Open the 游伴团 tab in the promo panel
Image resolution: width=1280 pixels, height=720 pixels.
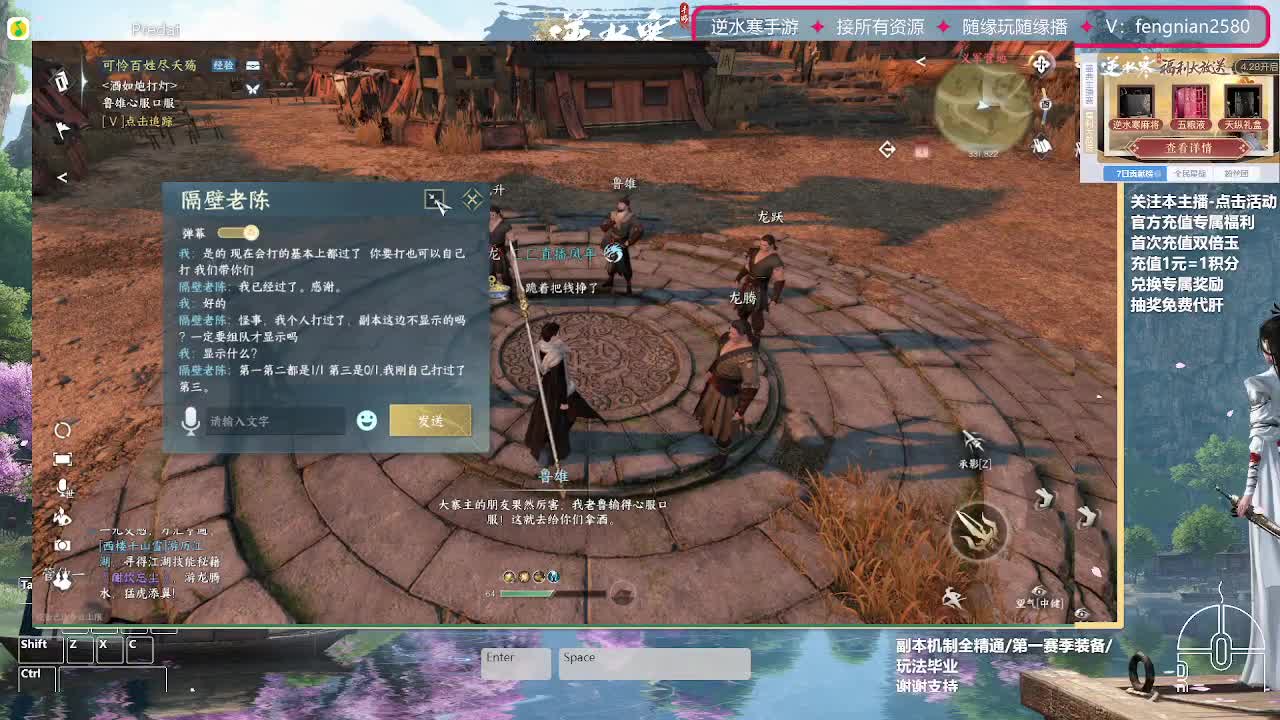(1238, 175)
